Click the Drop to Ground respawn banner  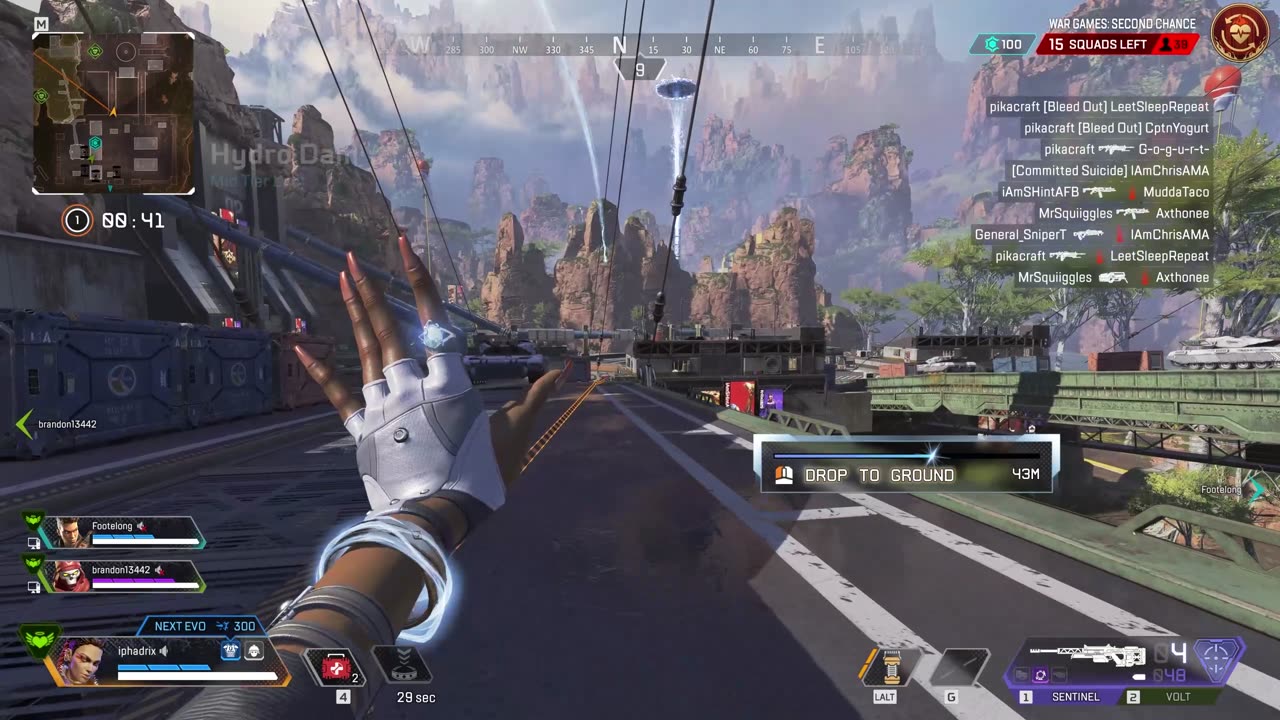pyautogui.click(x=906, y=466)
